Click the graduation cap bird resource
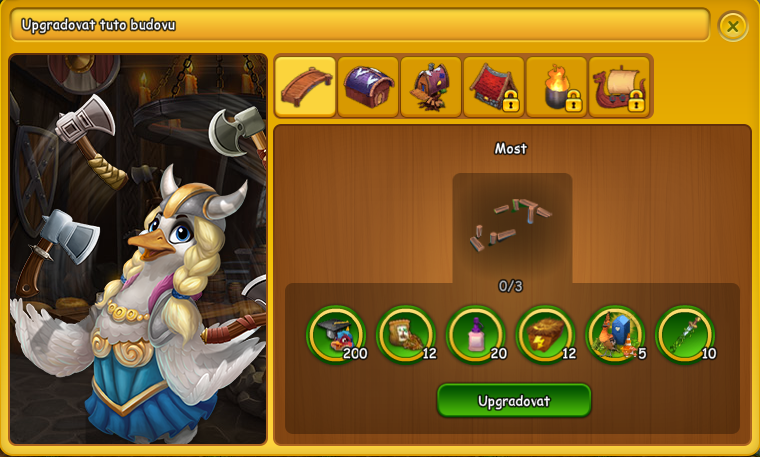760x457 pixels. (x=336, y=335)
